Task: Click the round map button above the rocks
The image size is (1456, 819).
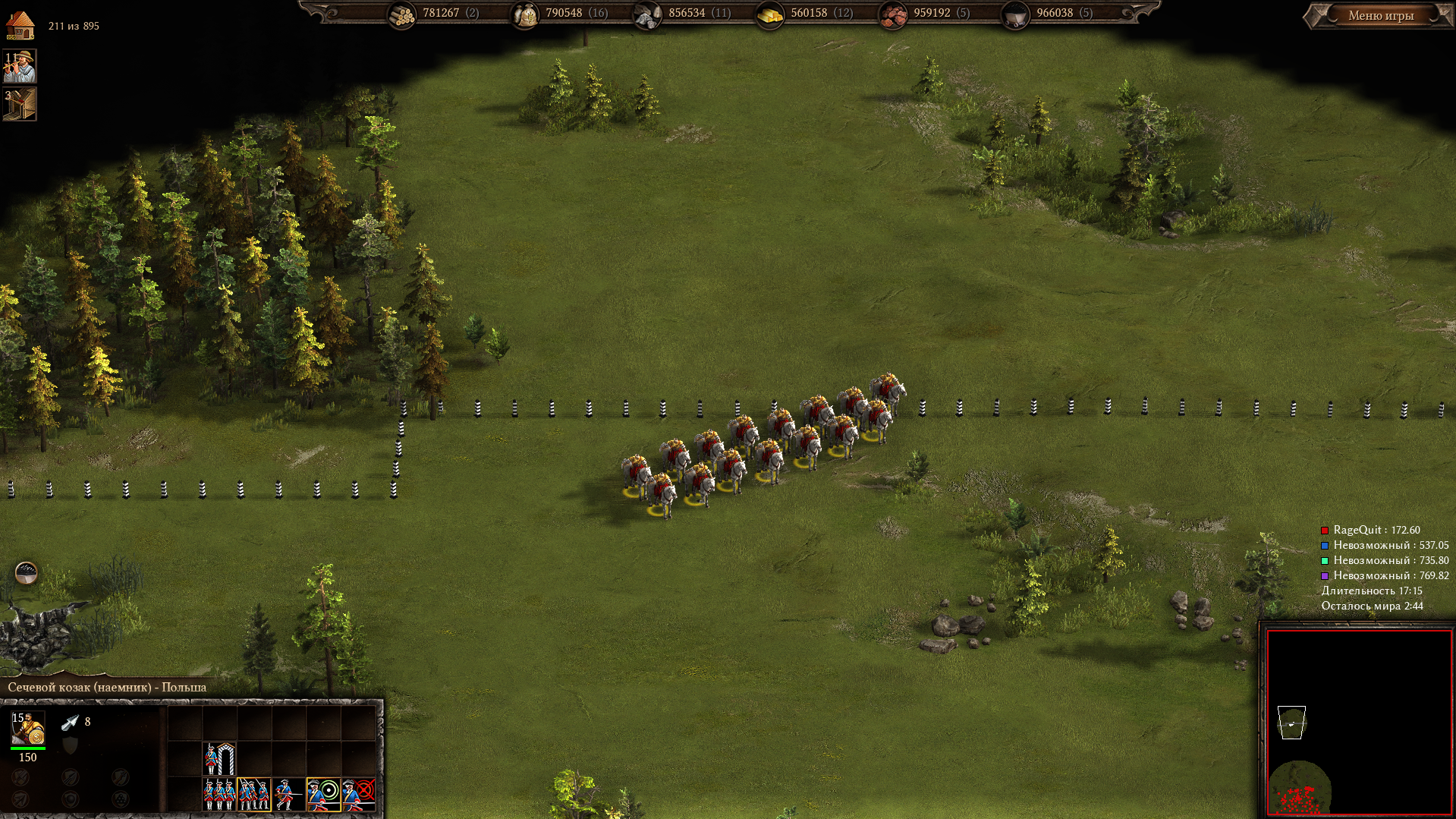Action: [27, 572]
